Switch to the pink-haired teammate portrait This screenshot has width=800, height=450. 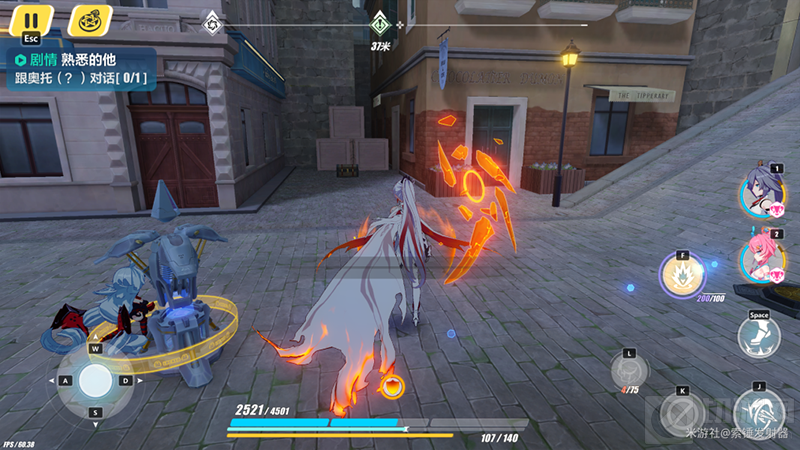(760, 258)
